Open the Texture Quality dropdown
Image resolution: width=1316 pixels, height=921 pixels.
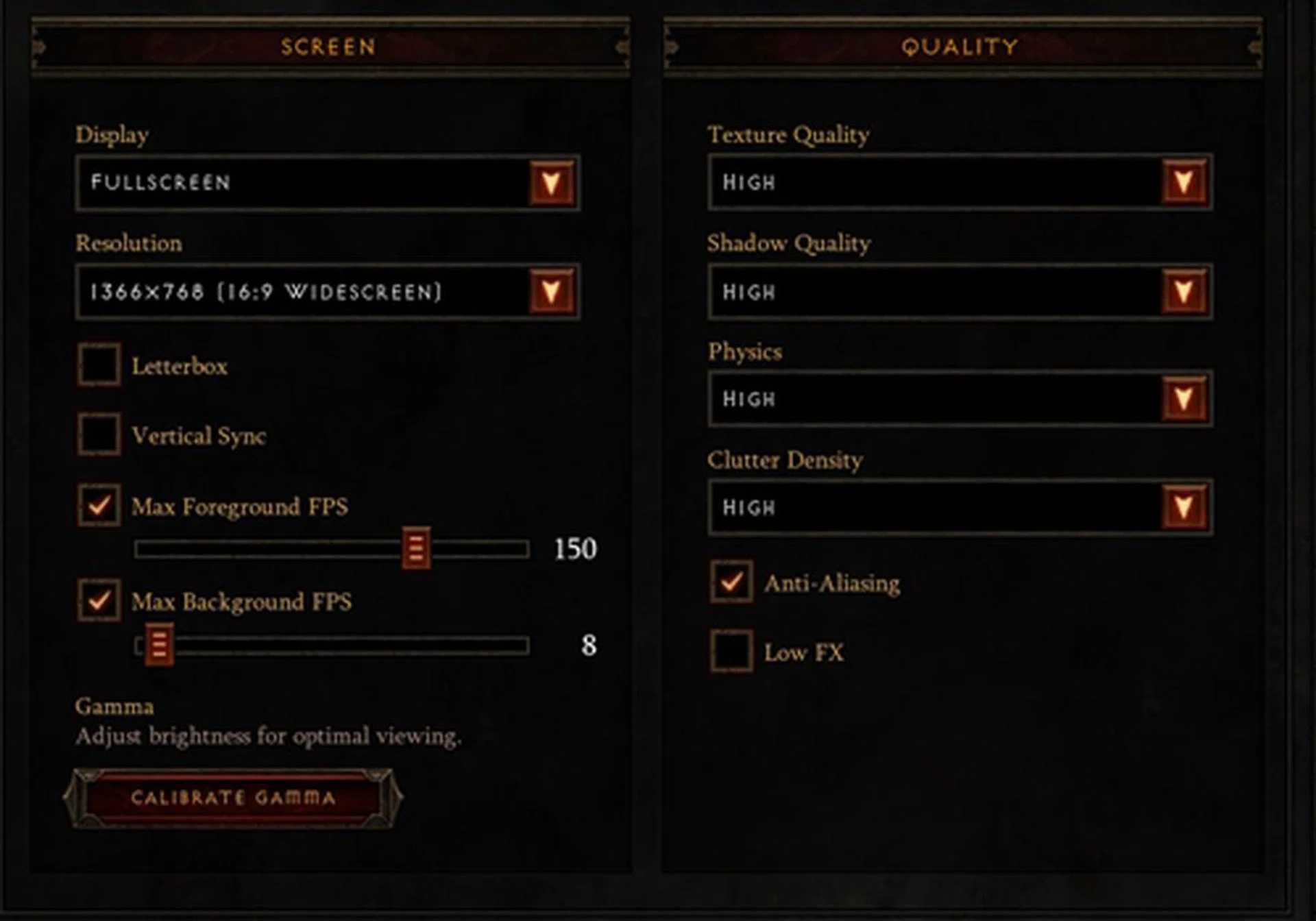click(1184, 182)
